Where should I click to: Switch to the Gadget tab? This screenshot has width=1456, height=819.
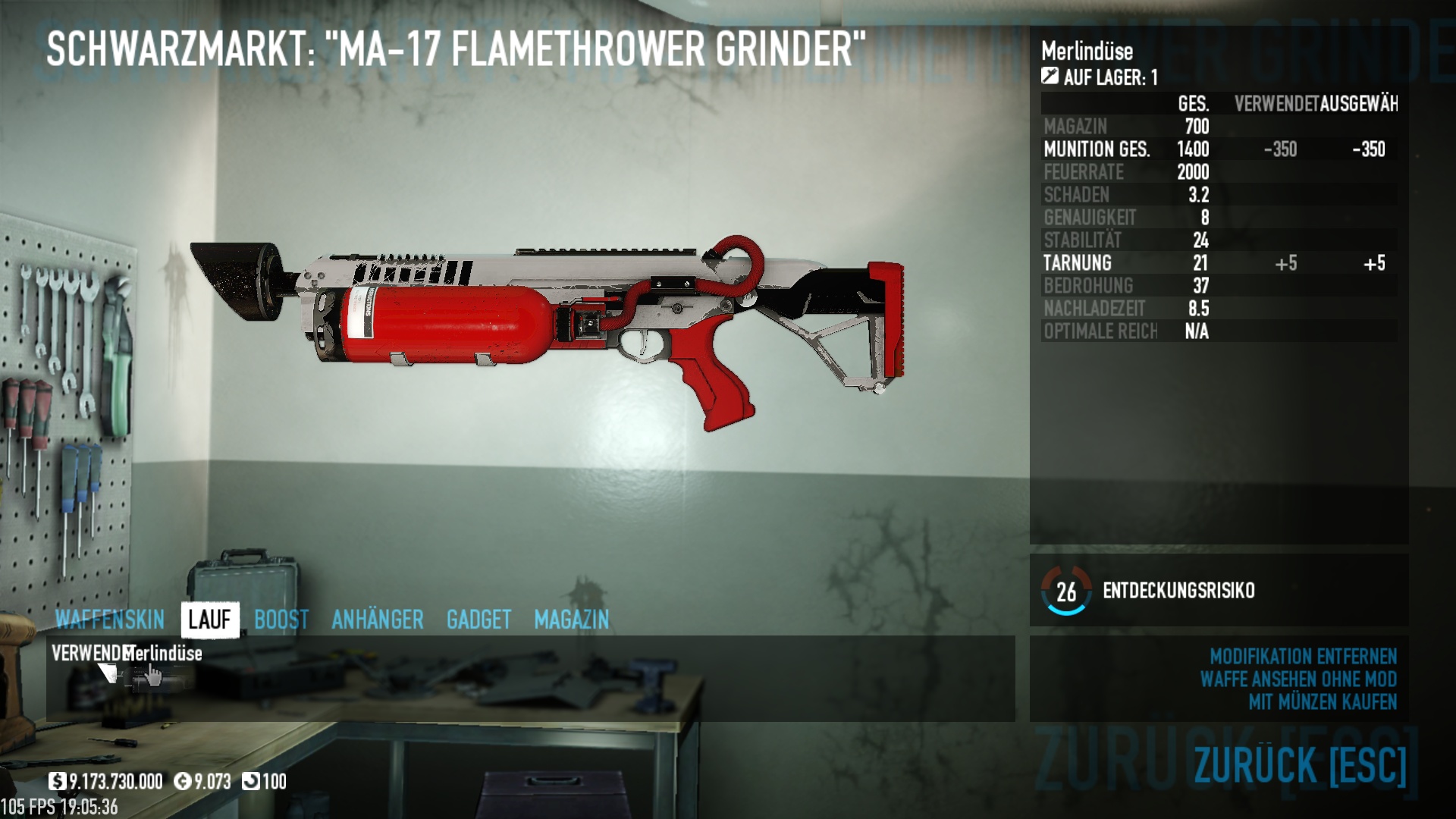click(479, 620)
